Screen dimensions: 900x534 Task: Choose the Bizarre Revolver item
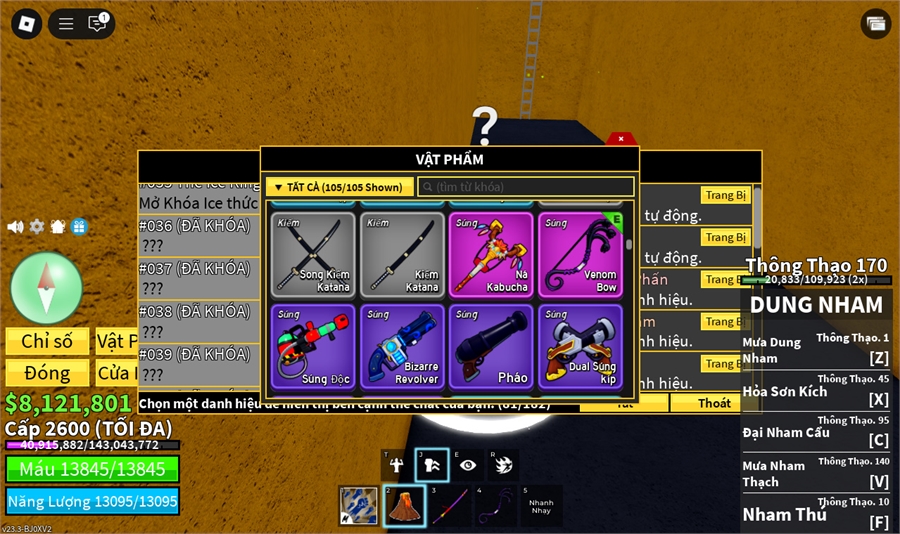tap(402, 346)
